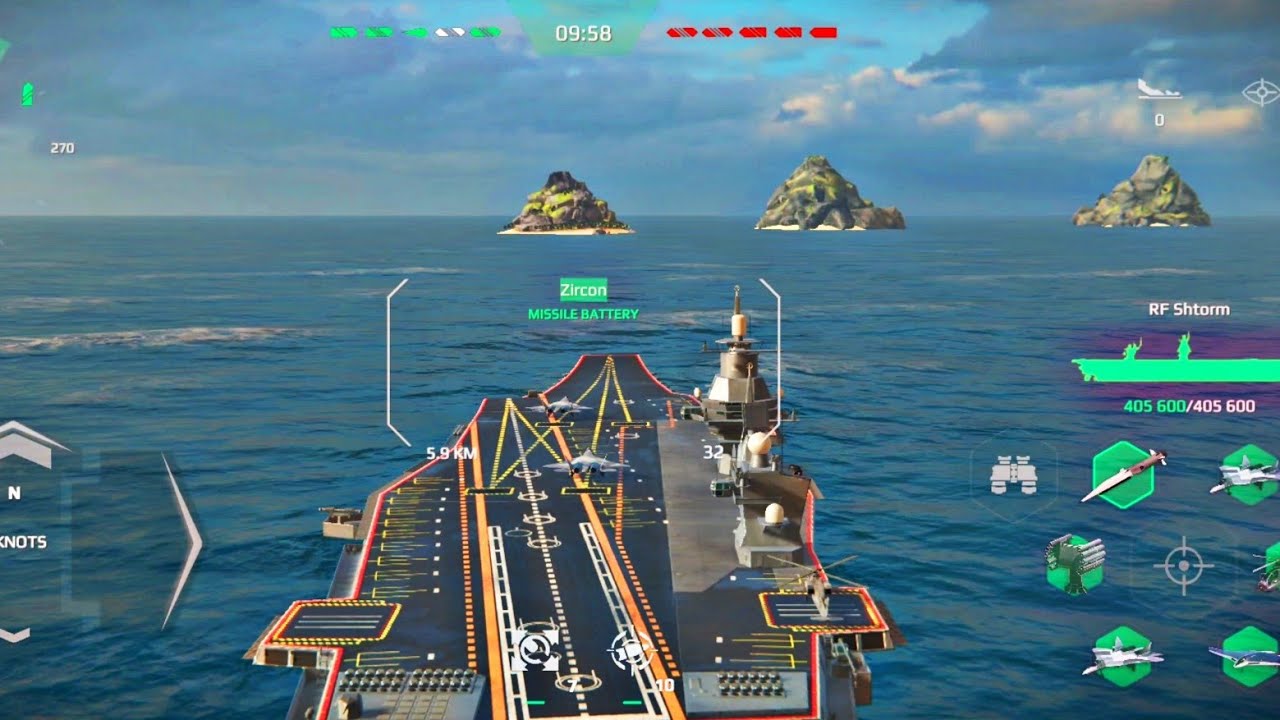Launch the helicopter from the carrier
Image resolution: width=1280 pixels, height=720 pixels.
click(1268, 565)
